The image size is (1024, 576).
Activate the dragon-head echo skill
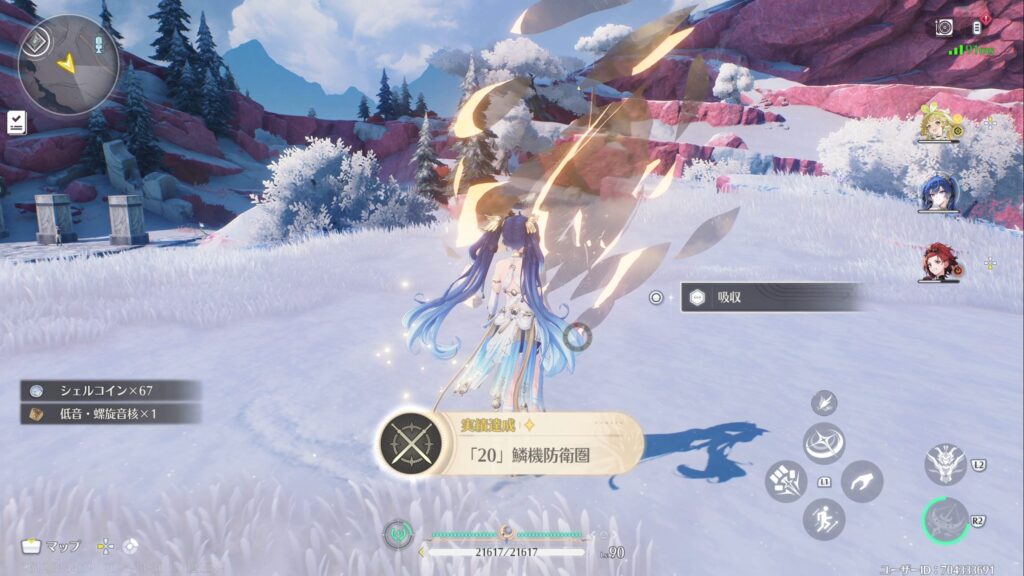[x=945, y=464]
